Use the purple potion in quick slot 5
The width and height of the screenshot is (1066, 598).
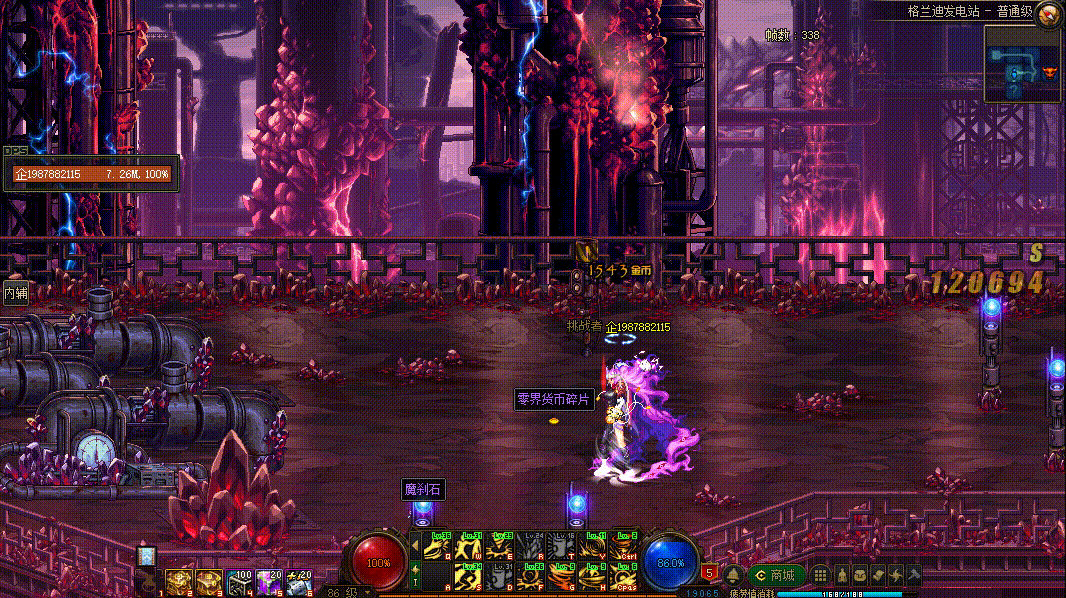[268, 581]
